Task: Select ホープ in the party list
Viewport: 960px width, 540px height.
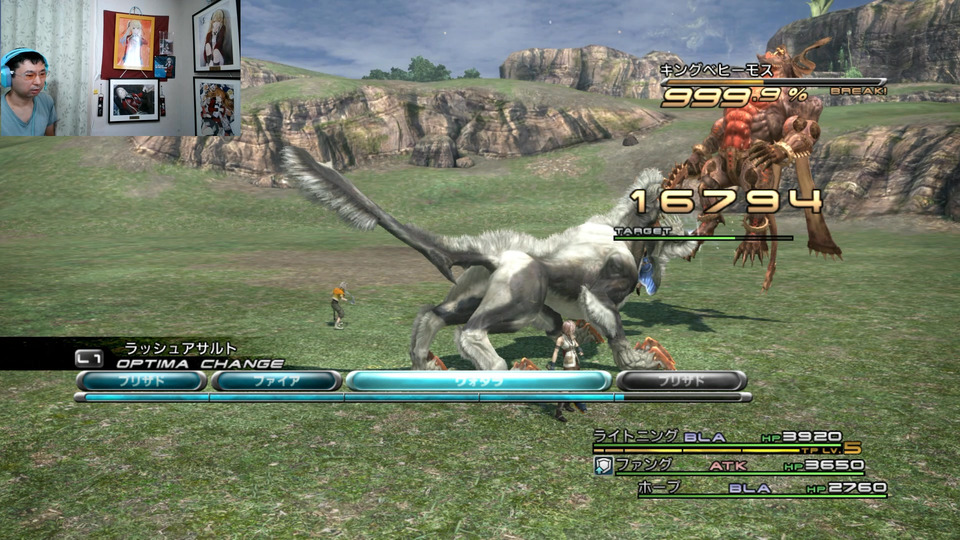Action: [x=658, y=487]
